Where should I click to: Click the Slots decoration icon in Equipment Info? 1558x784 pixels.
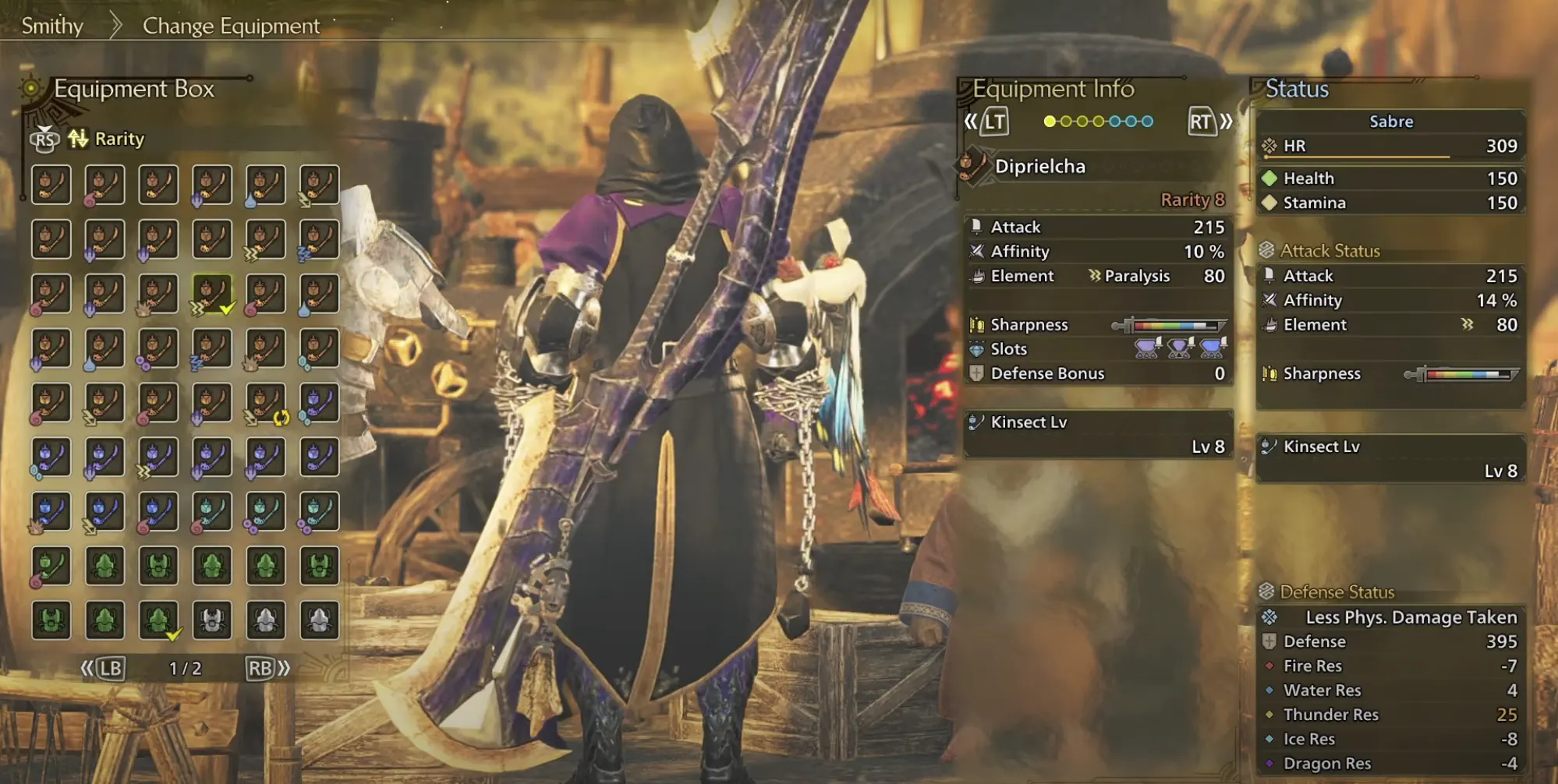click(x=976, y=349)
